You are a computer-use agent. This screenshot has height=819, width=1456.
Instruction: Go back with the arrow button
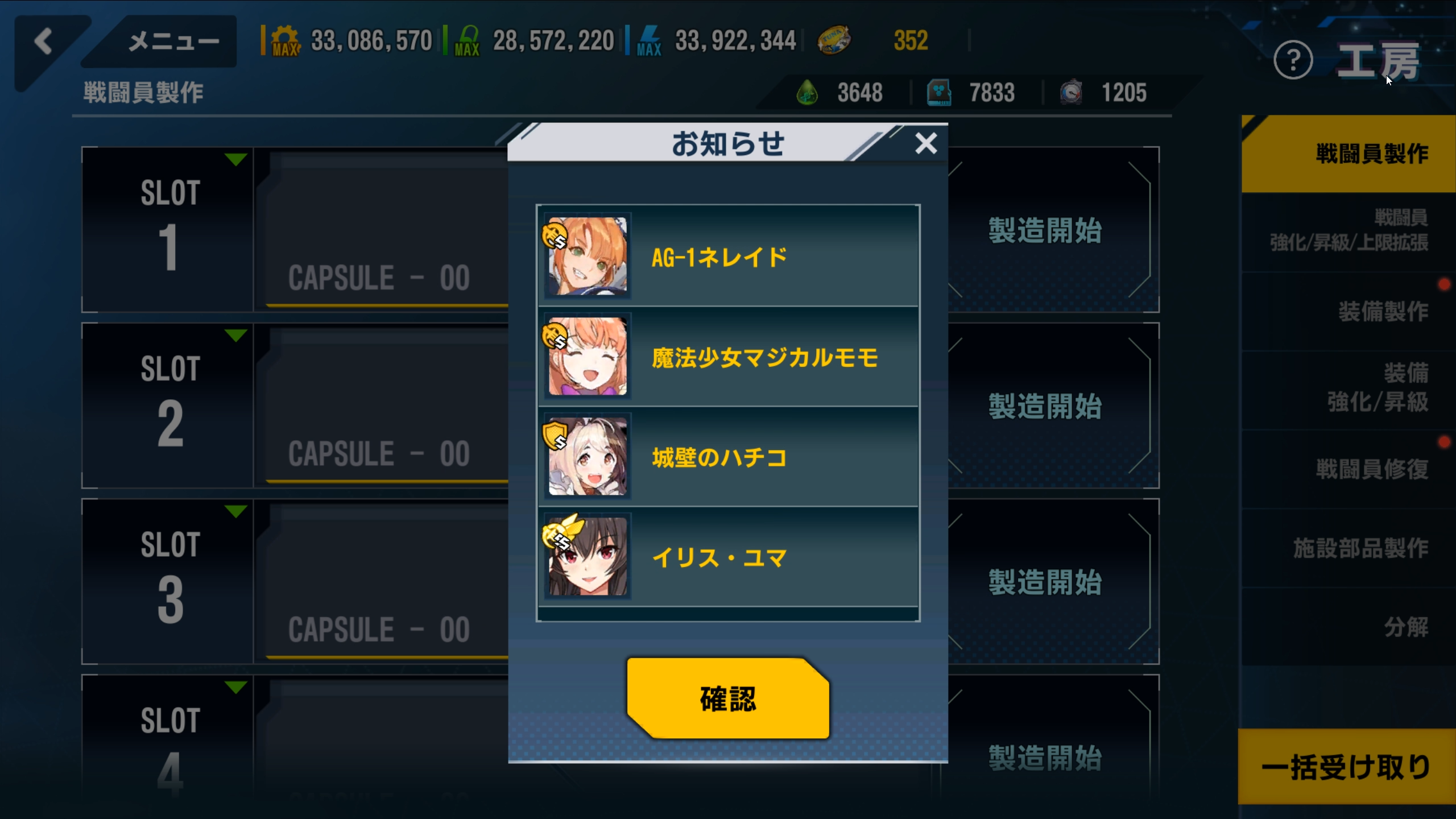click(43, 42)
